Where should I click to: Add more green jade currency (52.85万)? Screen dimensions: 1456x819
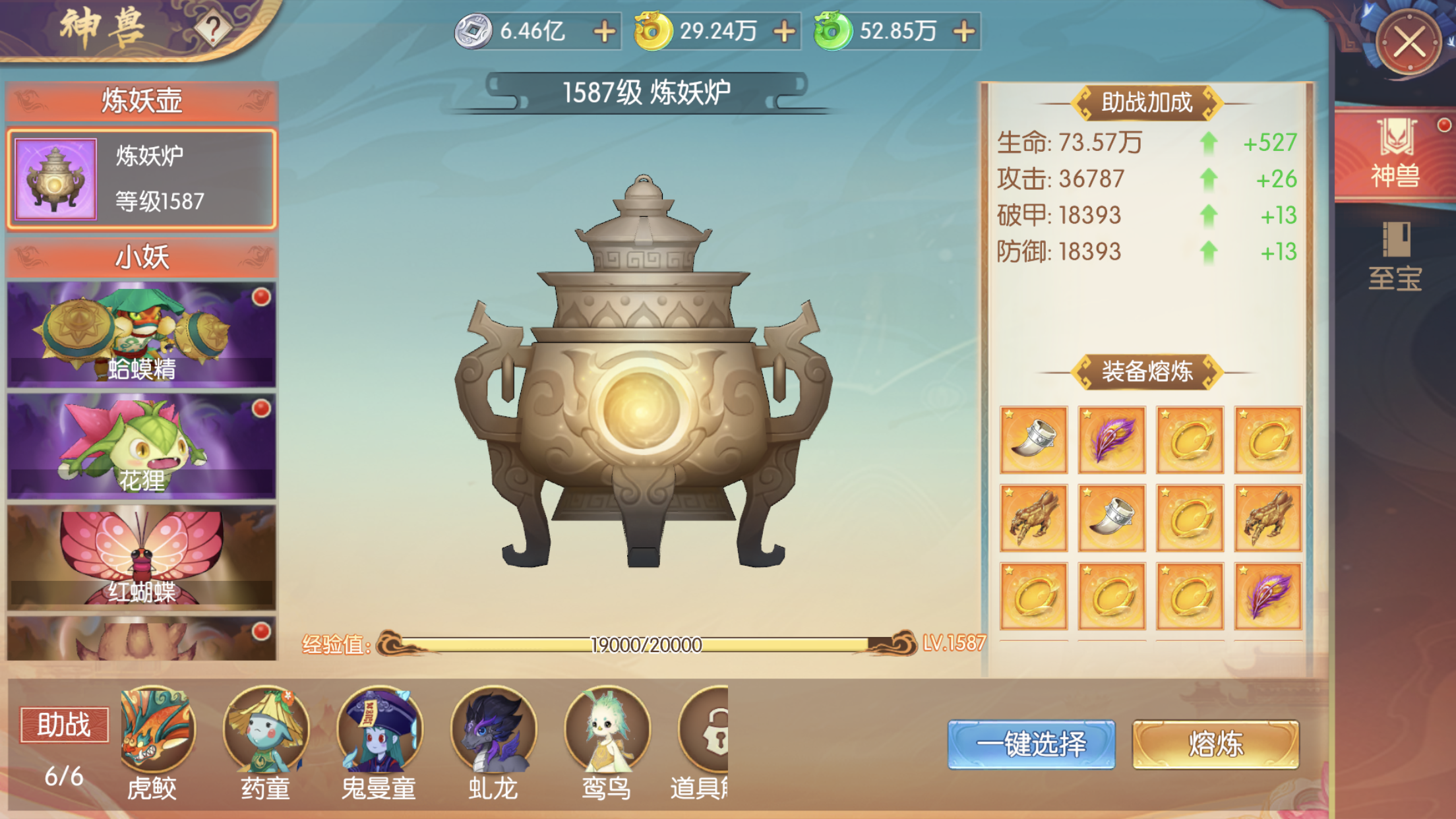pyautogui.click(x=964, y=31)
